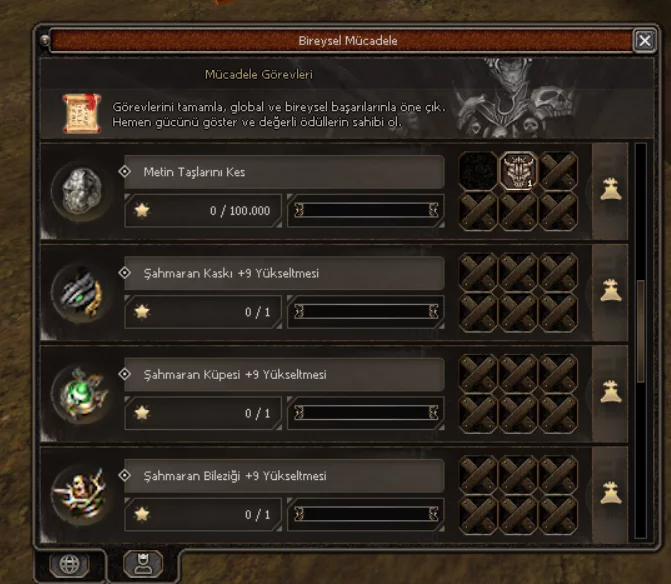Open ranking icon for Metin Taşlarını Kes
The height and width of the screenshot is (584, 671).
[610, 189]
